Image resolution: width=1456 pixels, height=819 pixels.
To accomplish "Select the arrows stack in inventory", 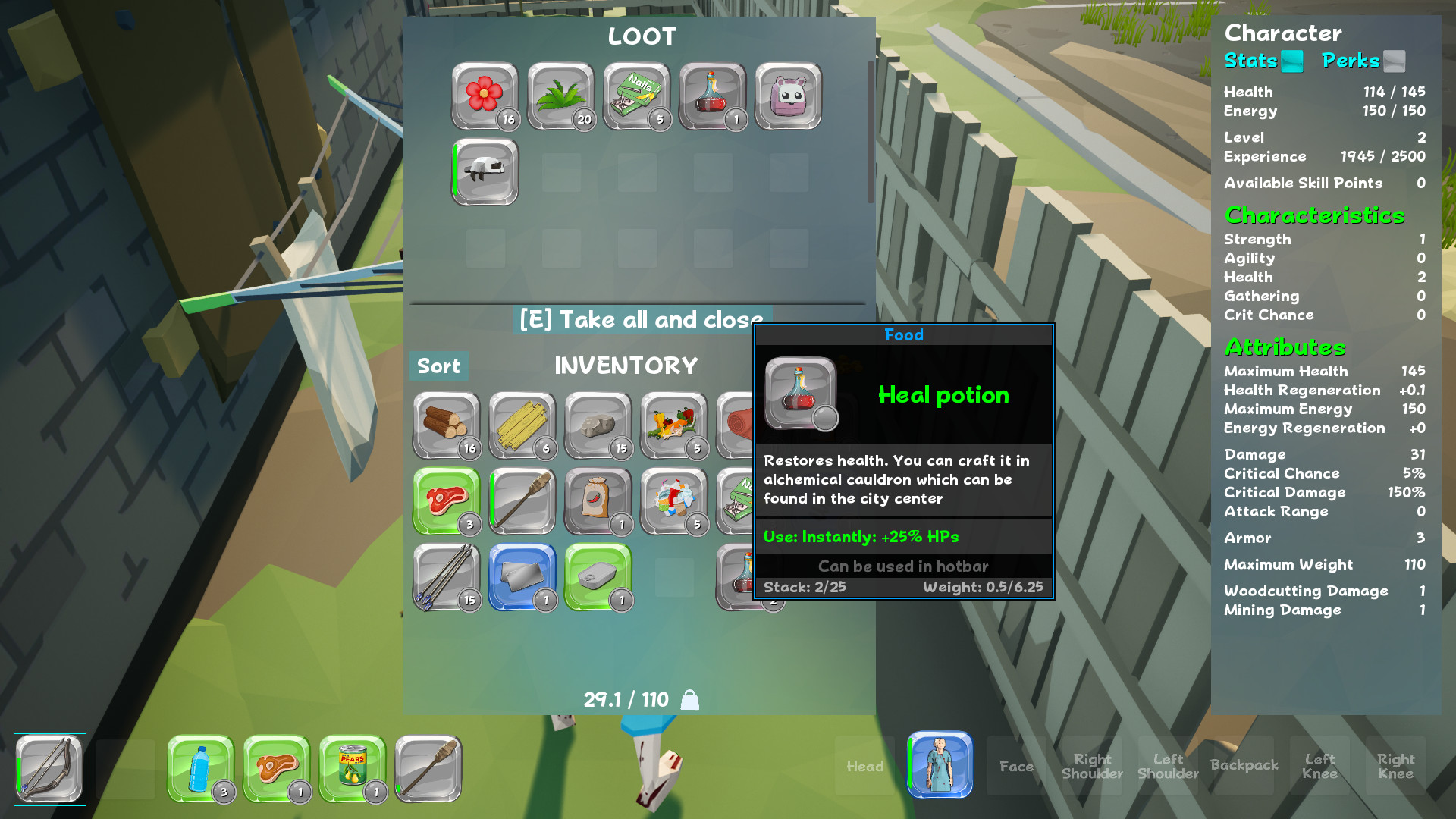I will tap(446, 577).
